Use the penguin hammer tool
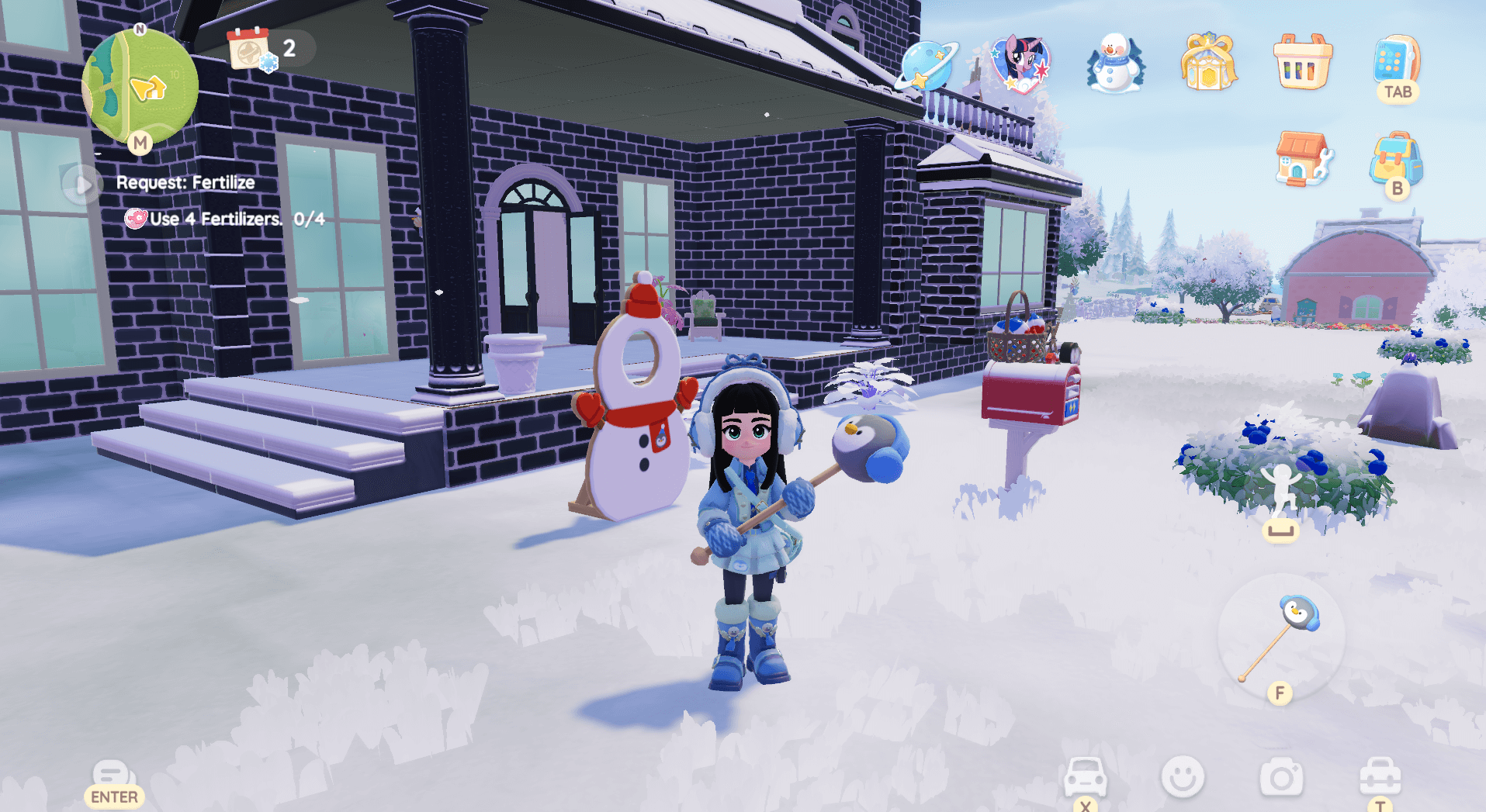This screenshot has width=1486, height=812. [x=1280, y=638]
